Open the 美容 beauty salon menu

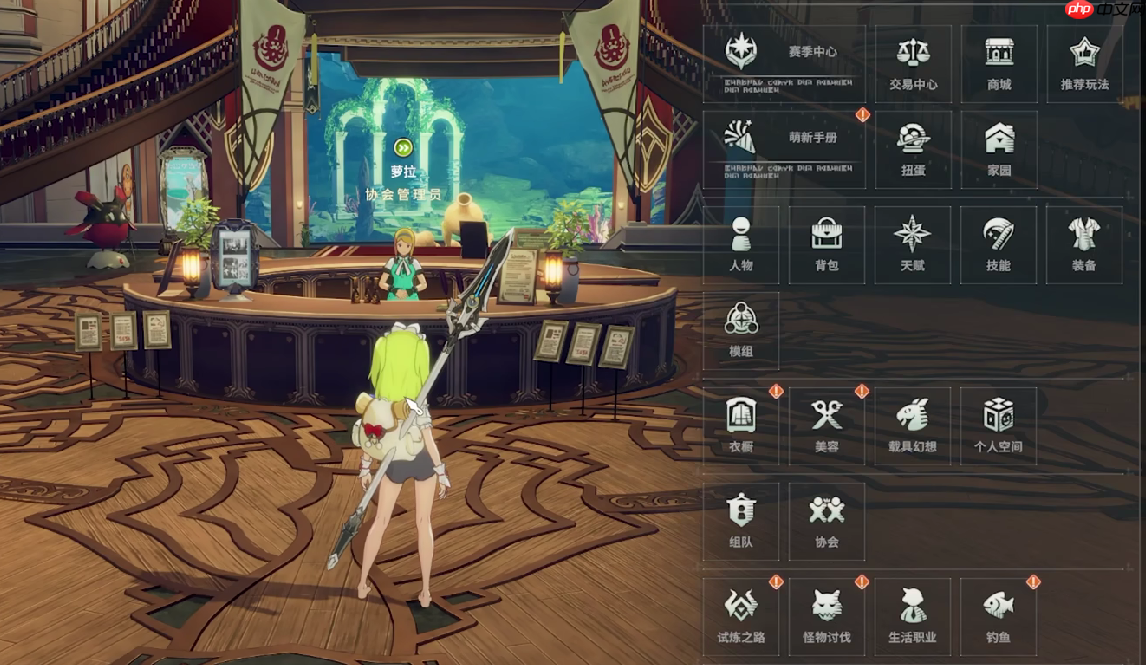click(827, 425)
